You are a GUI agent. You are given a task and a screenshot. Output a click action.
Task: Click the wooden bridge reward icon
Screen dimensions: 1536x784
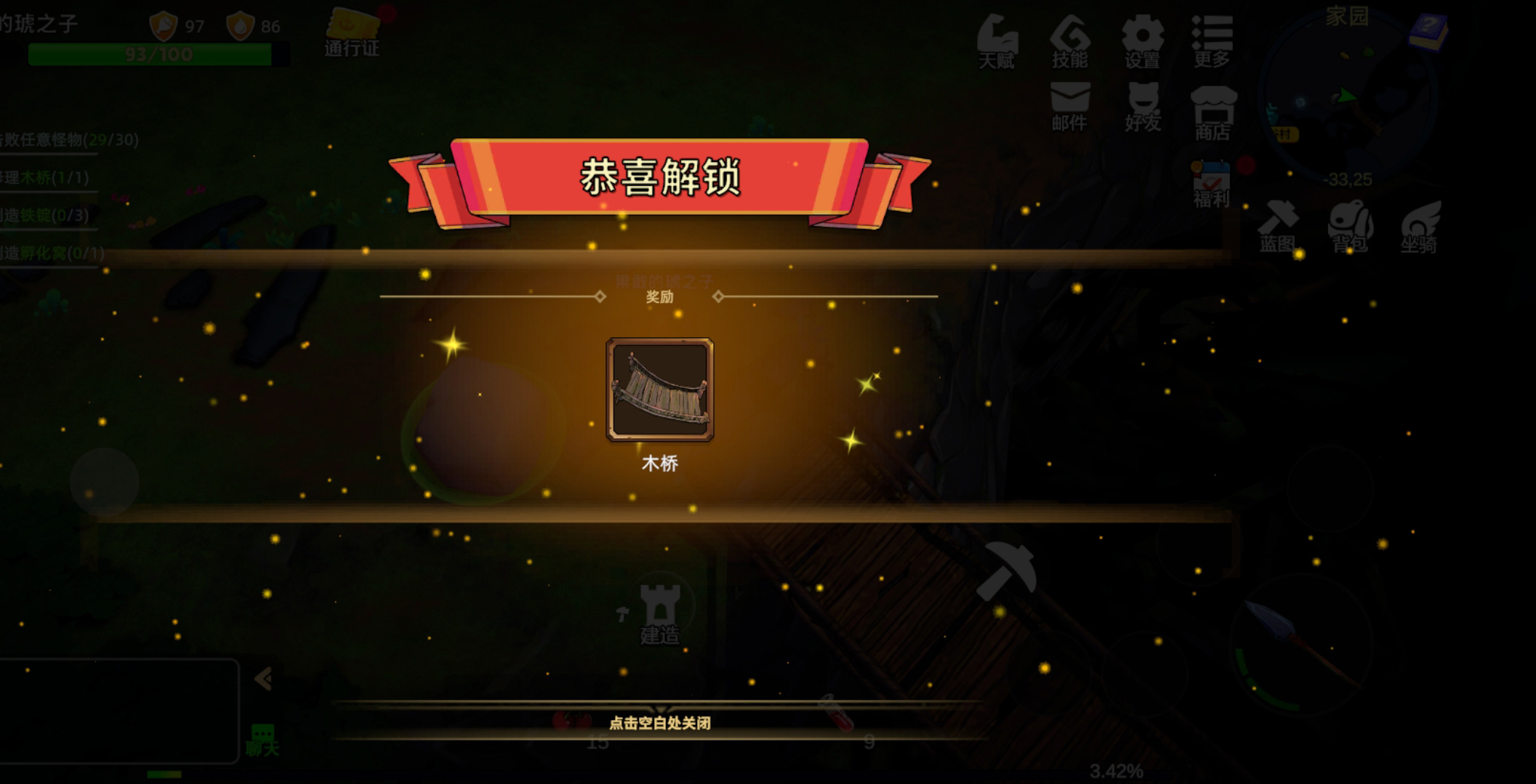pyautogui.click(x=659, y=389)
